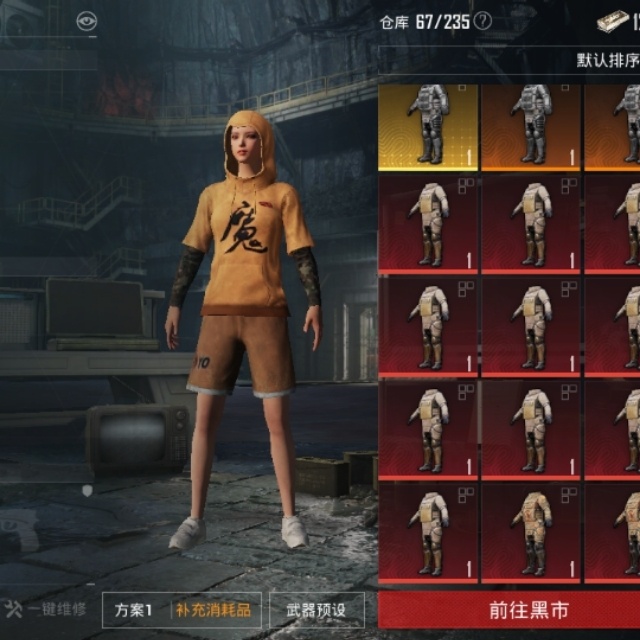The height and width of the screenshot is (640, 640).
Task: Select the gold-background armor suit slot
Action: (x=428, y=125)
